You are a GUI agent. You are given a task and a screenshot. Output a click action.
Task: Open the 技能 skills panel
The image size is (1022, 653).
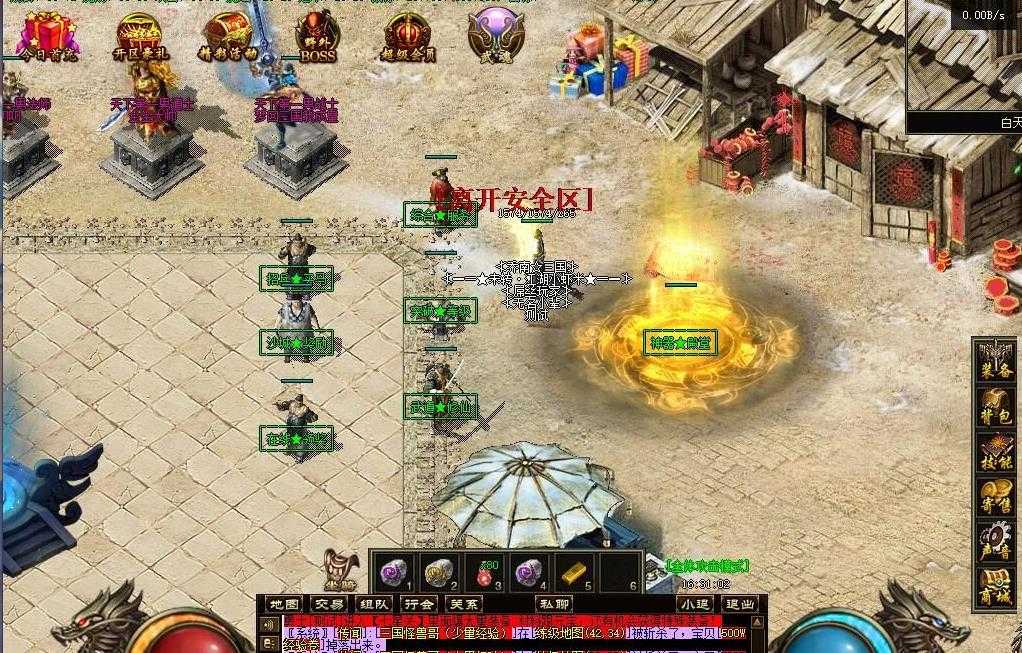tap(996, 453)
